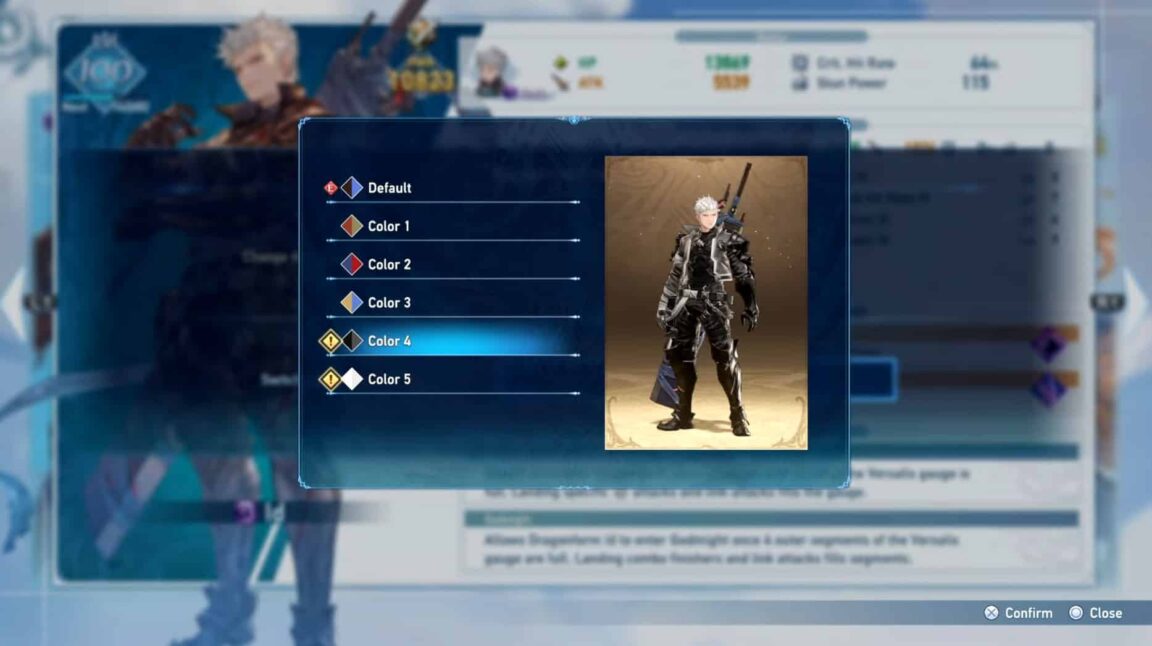This screenshot has width=1152, height=646.
Task: Select the Color 5 outfit
Action: point(389,379)
